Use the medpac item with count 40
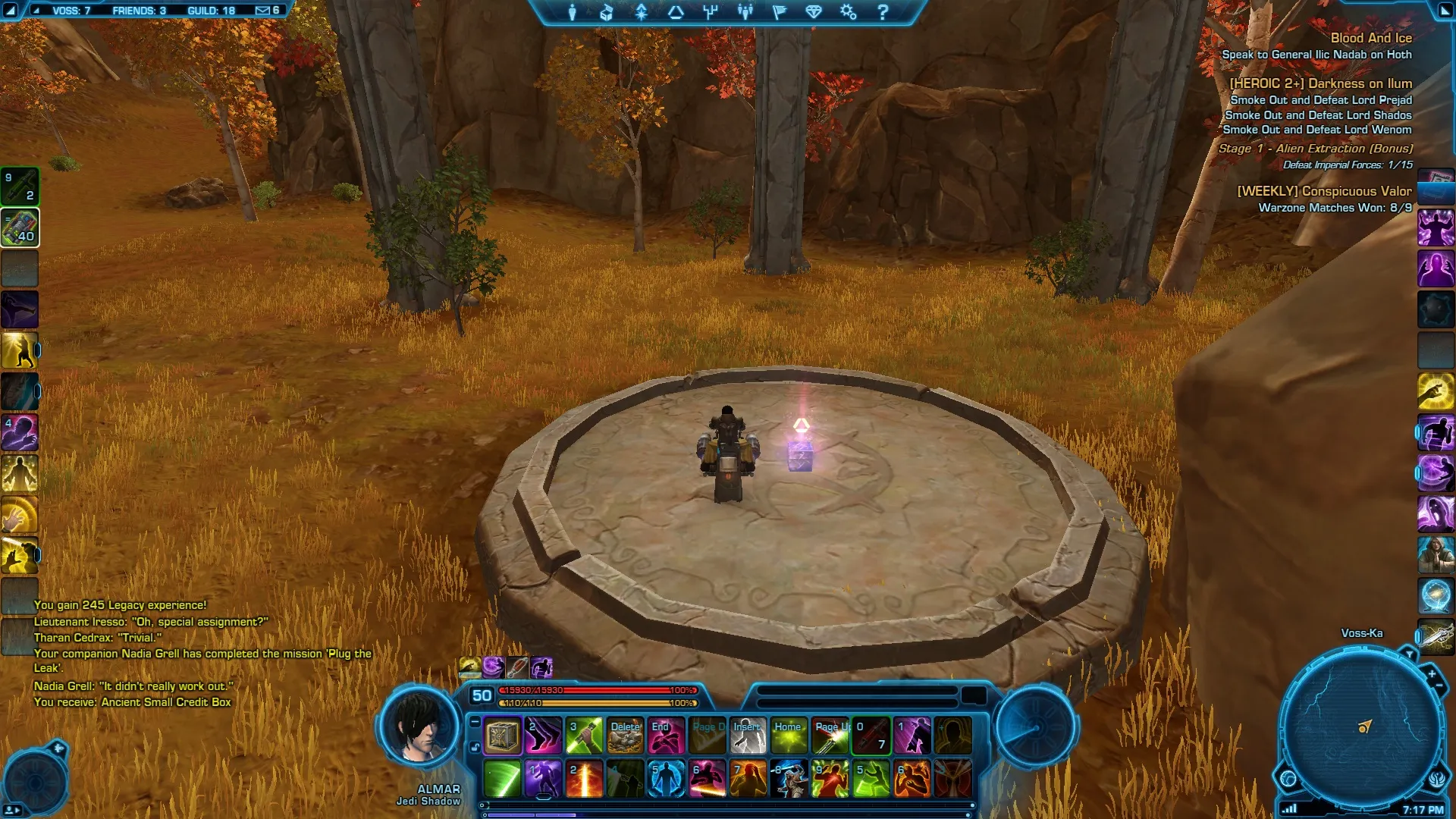Image resolution: width=1456 pixels, height=819 pixels. [20, 227]
